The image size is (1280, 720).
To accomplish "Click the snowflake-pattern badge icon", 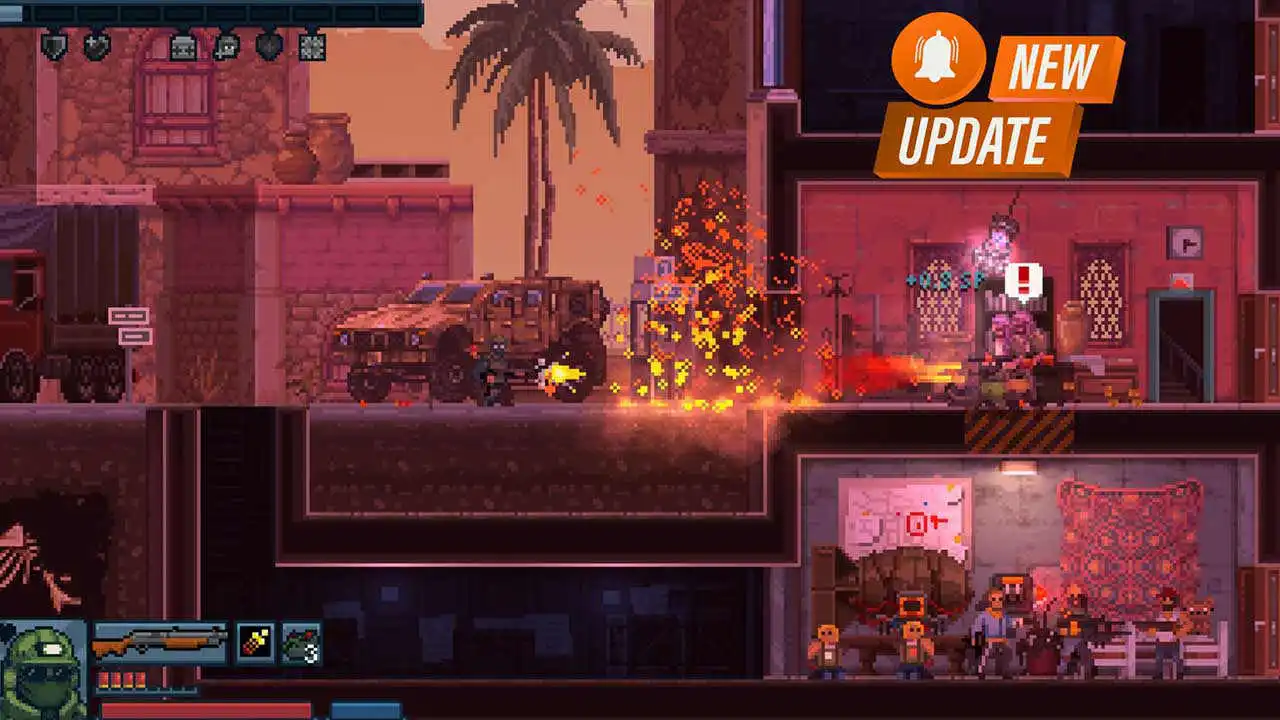I will point(312,46).
